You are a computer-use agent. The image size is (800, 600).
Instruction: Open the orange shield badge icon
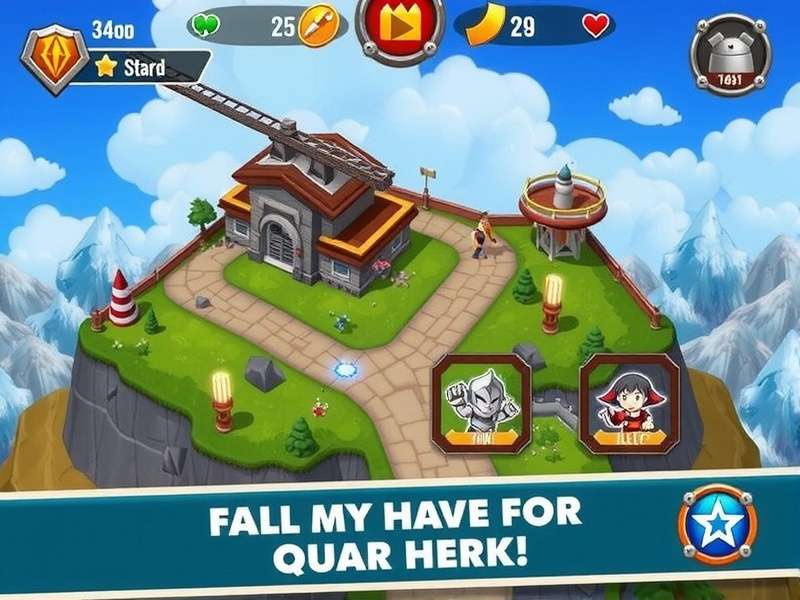click(x=54, y=57)
